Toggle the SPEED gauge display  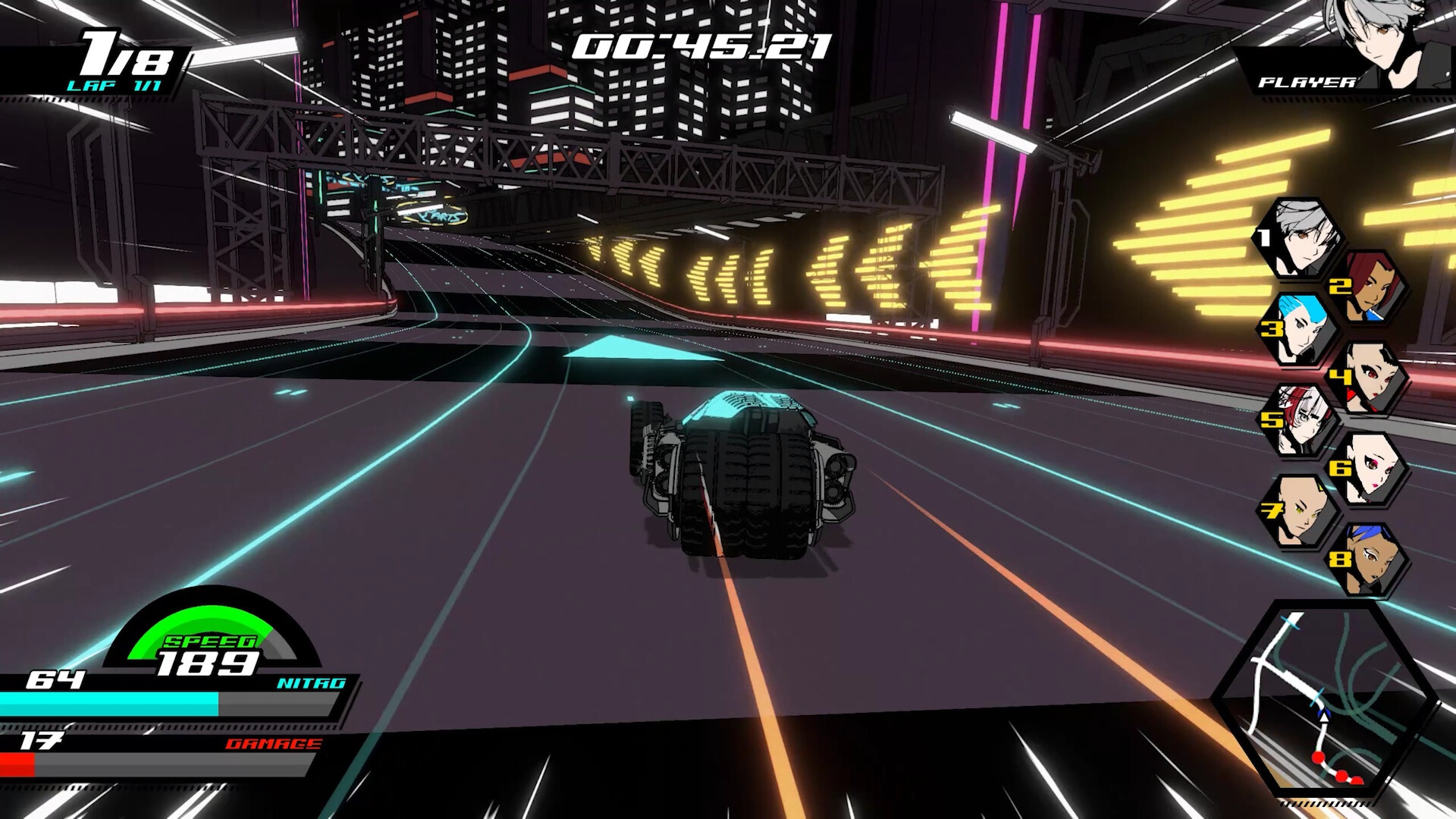tap(212, 641)
